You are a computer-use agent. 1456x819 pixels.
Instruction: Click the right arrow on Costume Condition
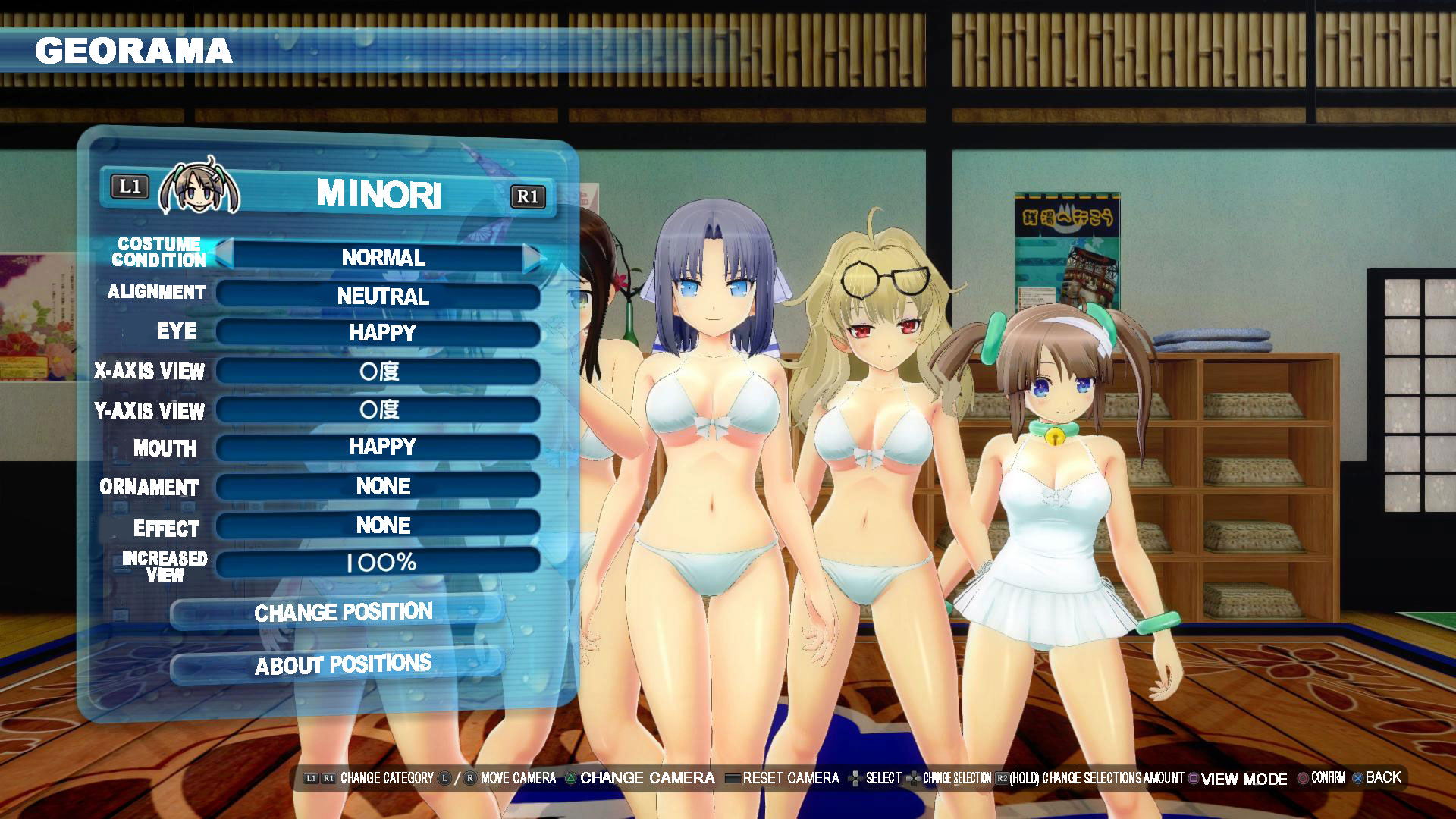534,258
